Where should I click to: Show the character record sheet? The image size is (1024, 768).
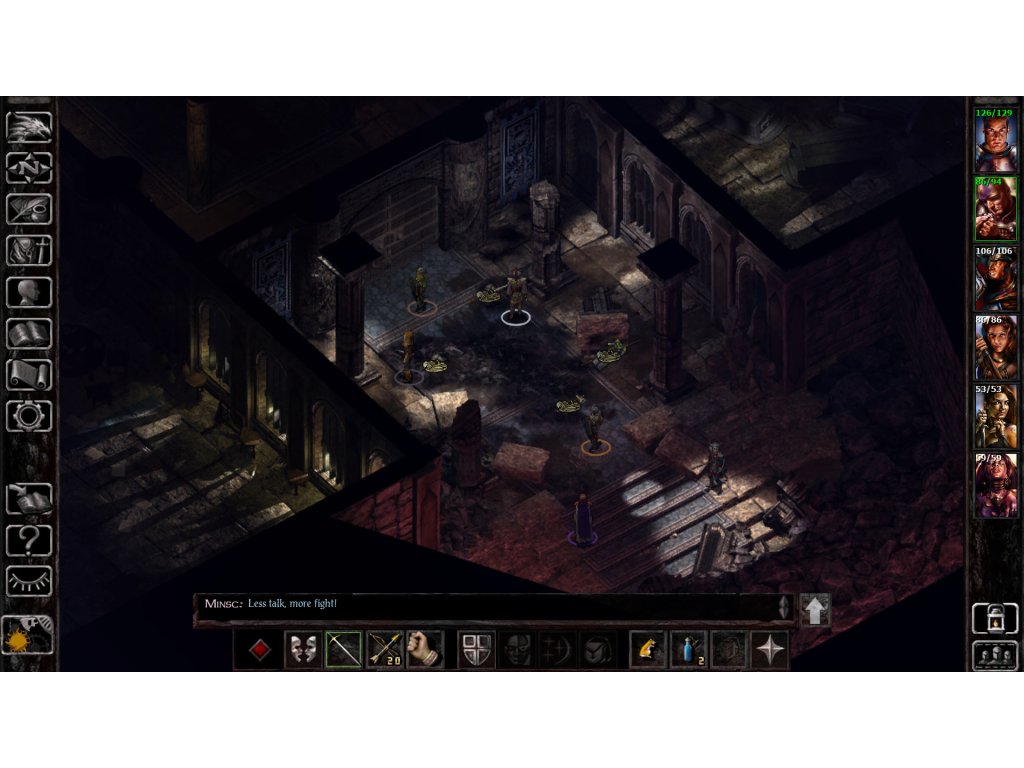(29, 292)
